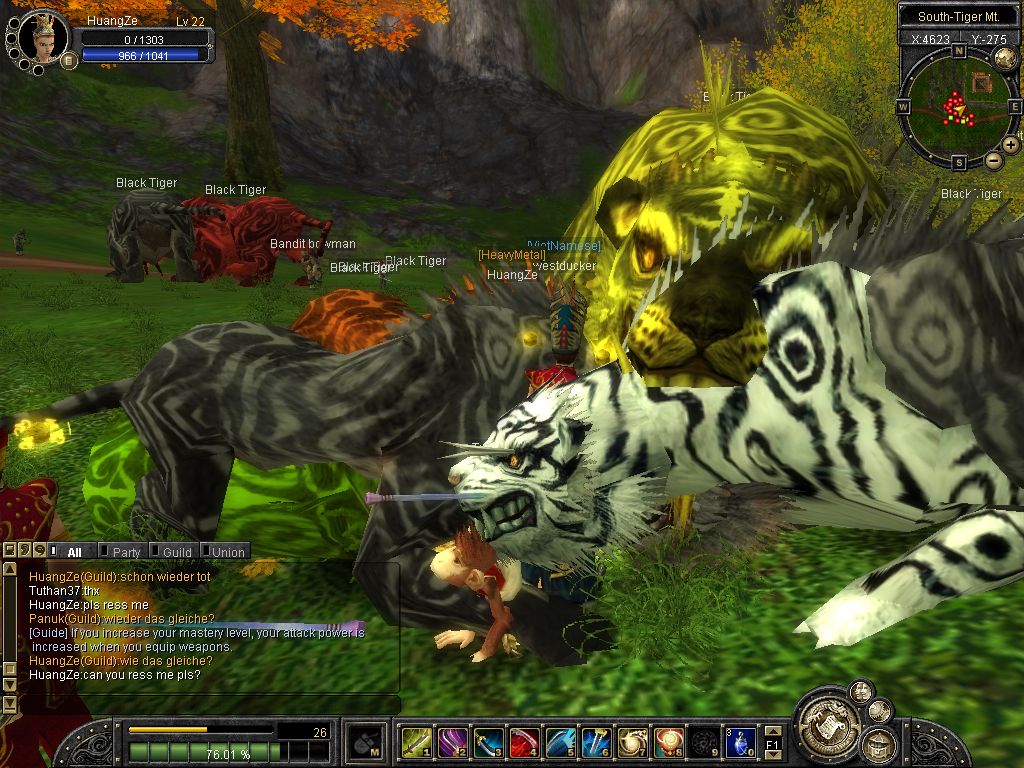
Task: Show the All chat tab
Action: [x=75, y=552]
